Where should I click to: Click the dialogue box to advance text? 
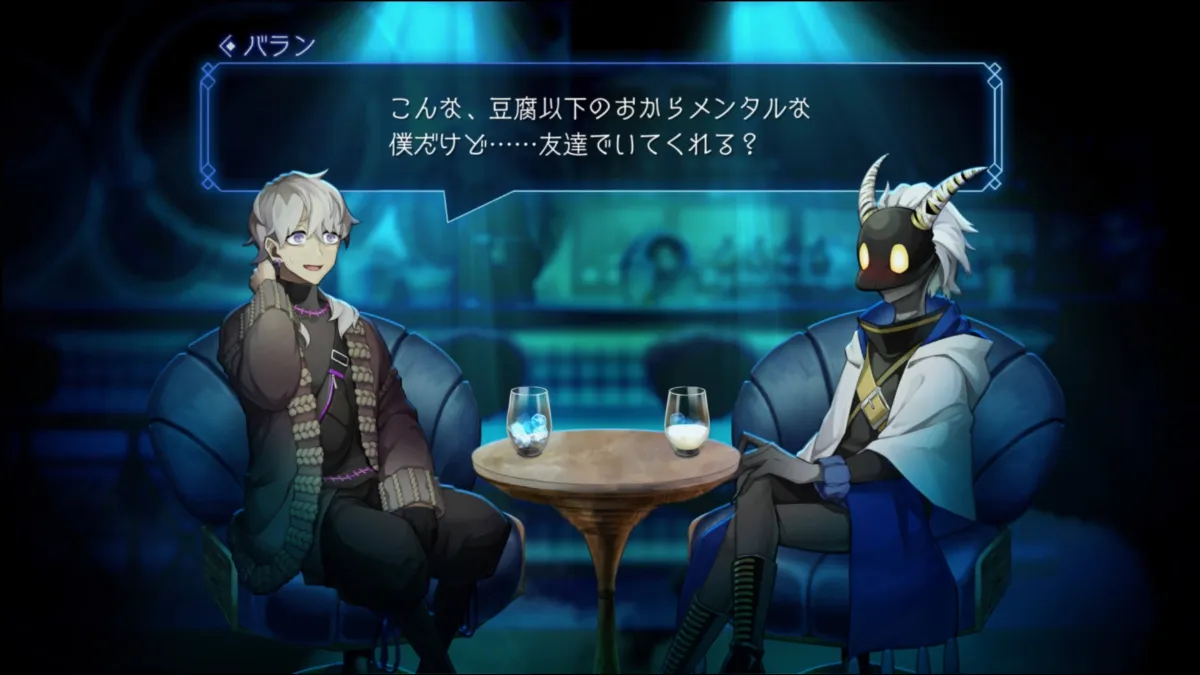[600, 126]
